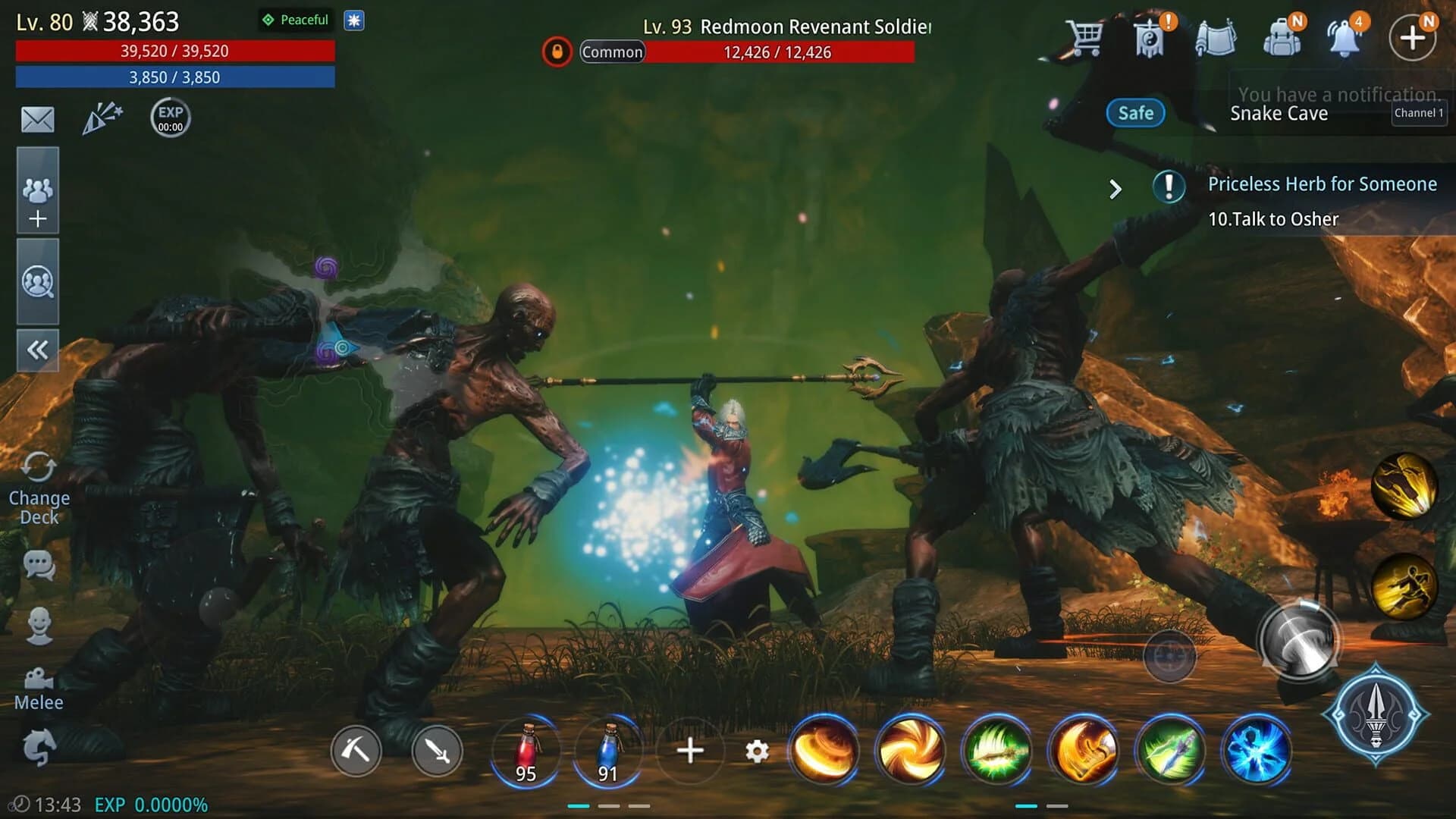This screenshot has height=819, width=1456.
Task: Use the blue mana potion with 91 charges
Action: point(607,752)
